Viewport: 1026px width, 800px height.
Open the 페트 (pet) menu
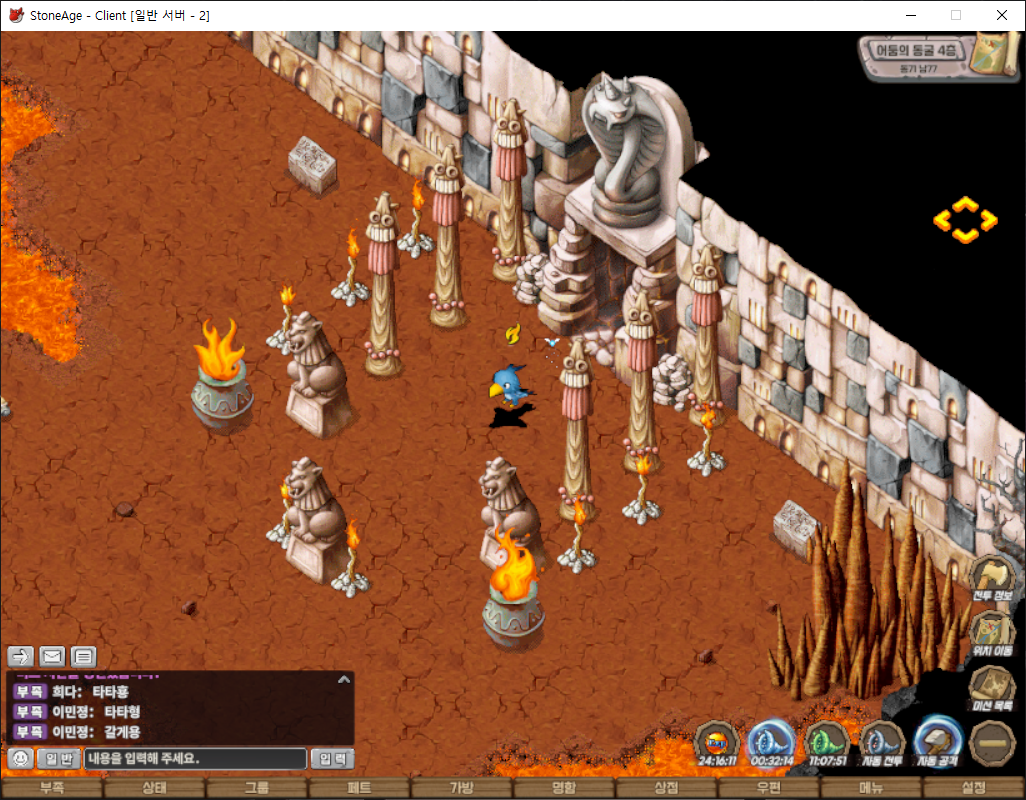[359, 788]
